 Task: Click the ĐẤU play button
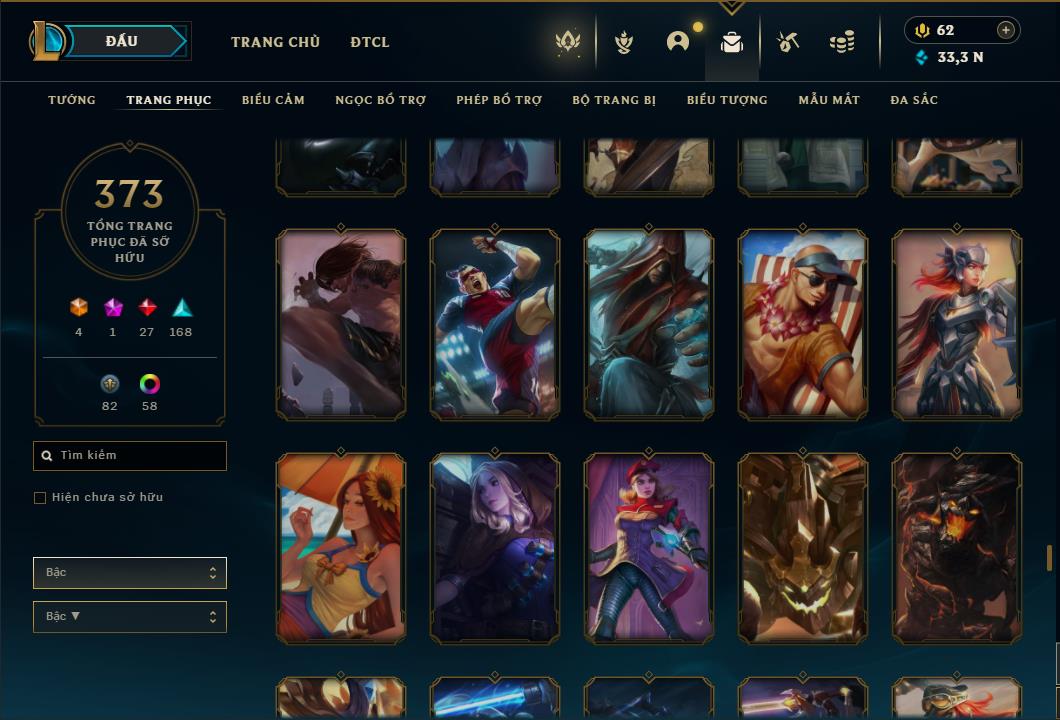[121, 41]
